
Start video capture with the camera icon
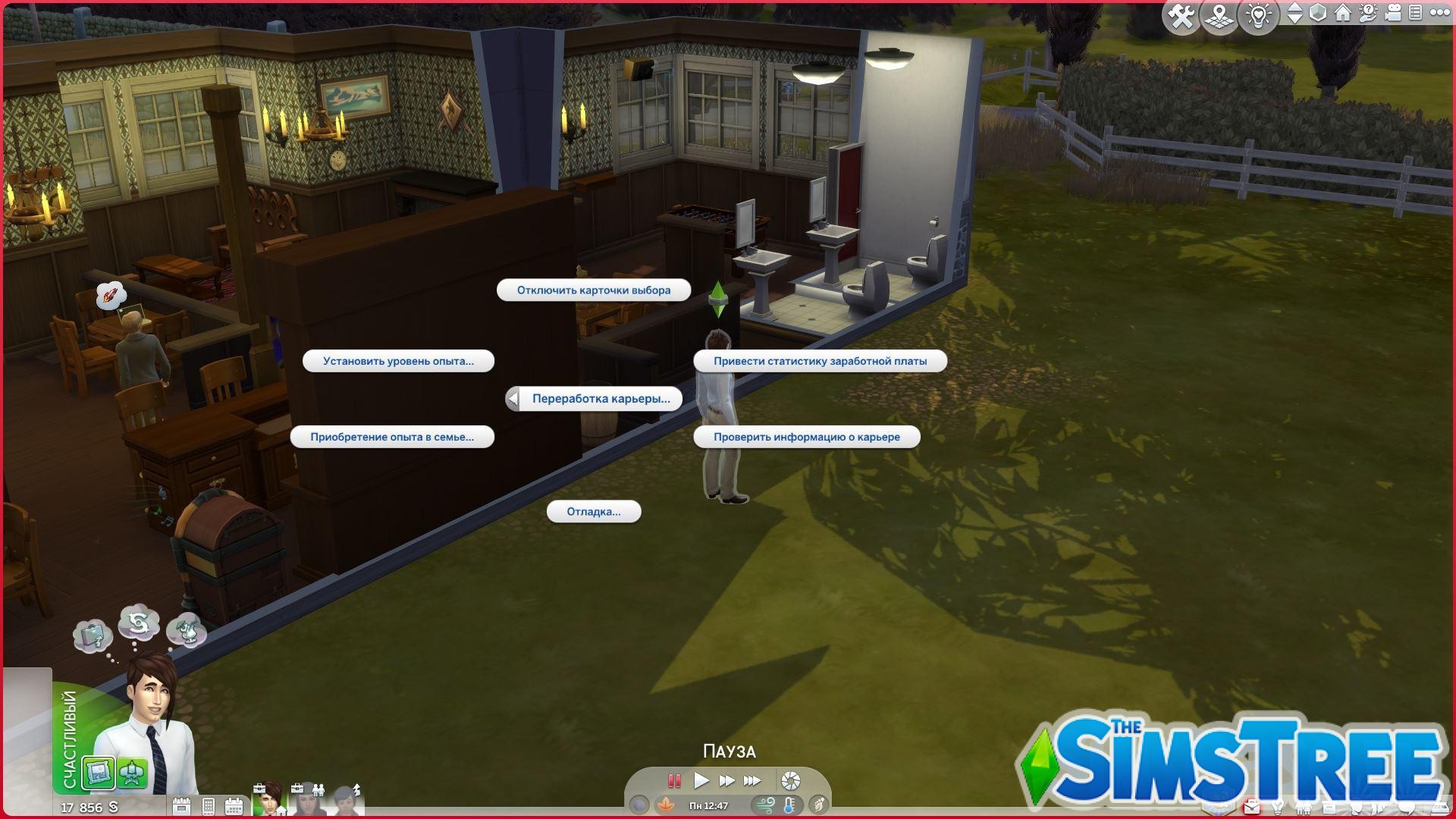click(x=1393, y=13)
